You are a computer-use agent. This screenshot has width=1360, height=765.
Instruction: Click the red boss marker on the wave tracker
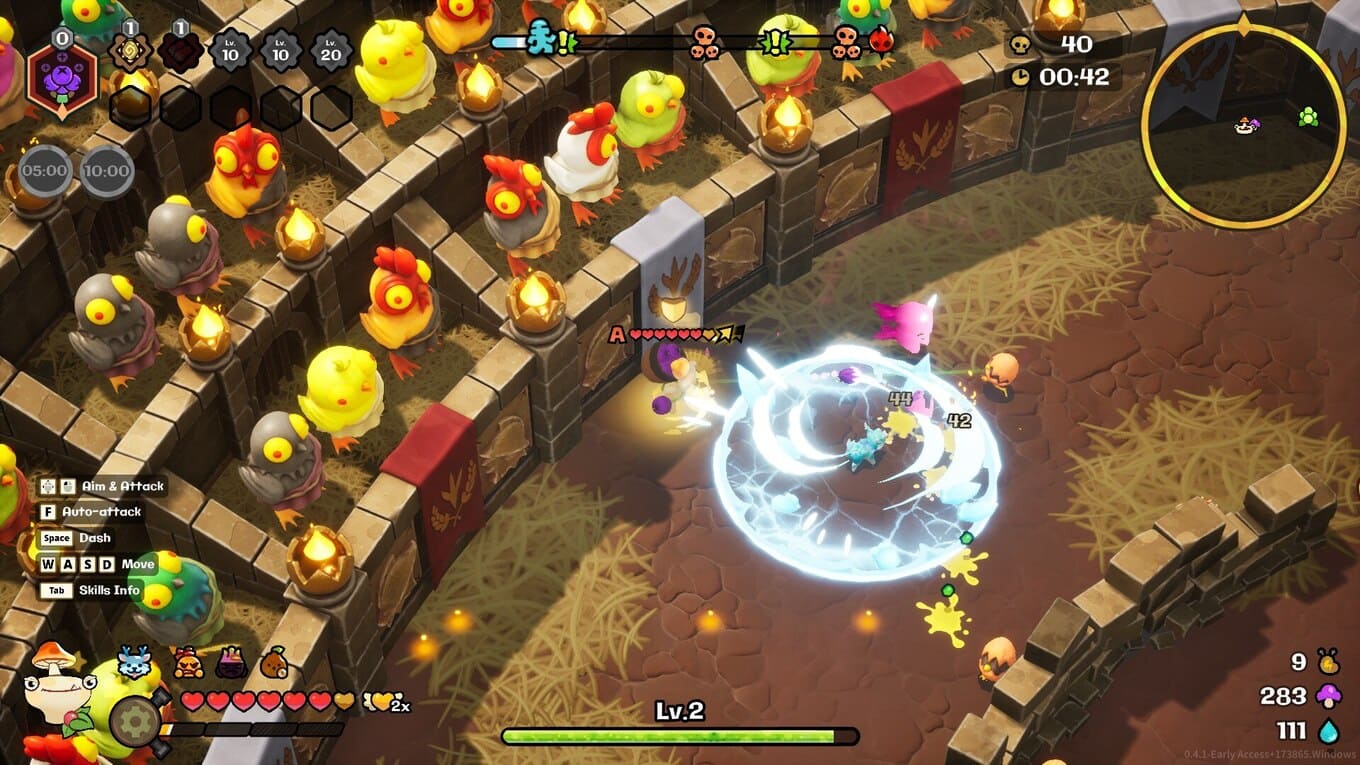(x=881, y=41)
